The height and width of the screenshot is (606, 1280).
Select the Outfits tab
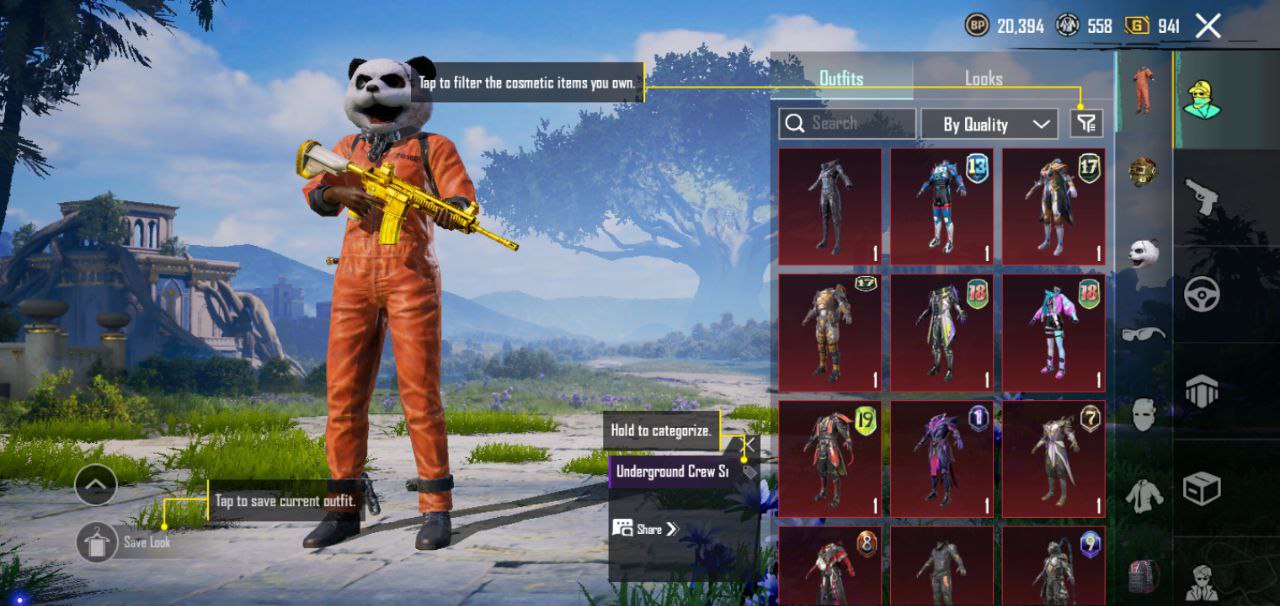841,78
